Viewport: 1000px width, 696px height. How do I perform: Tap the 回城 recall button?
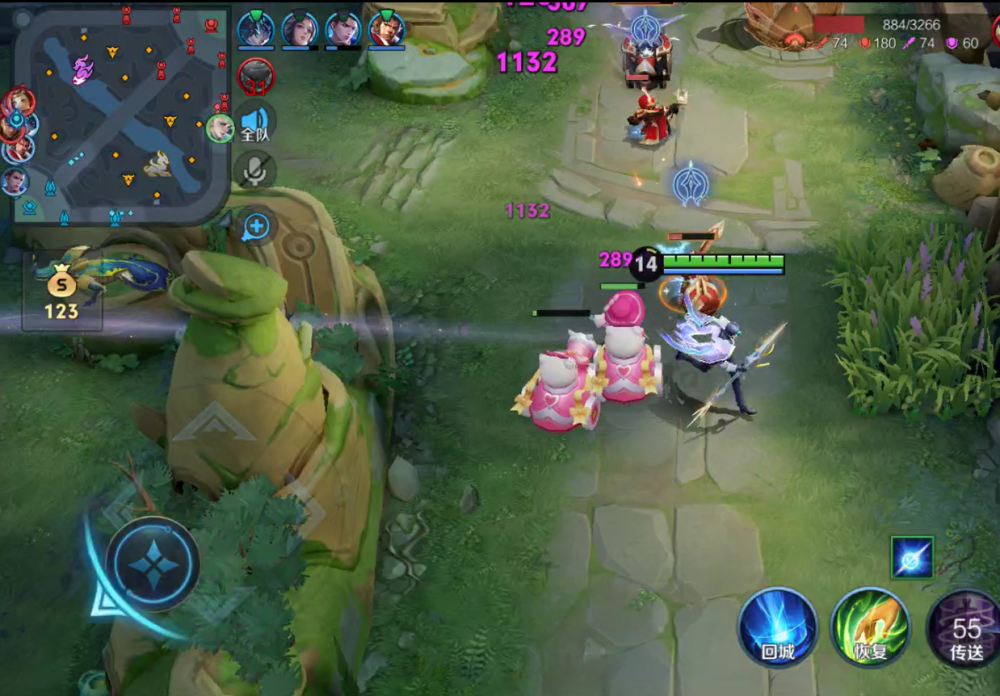tap(777, 627)
